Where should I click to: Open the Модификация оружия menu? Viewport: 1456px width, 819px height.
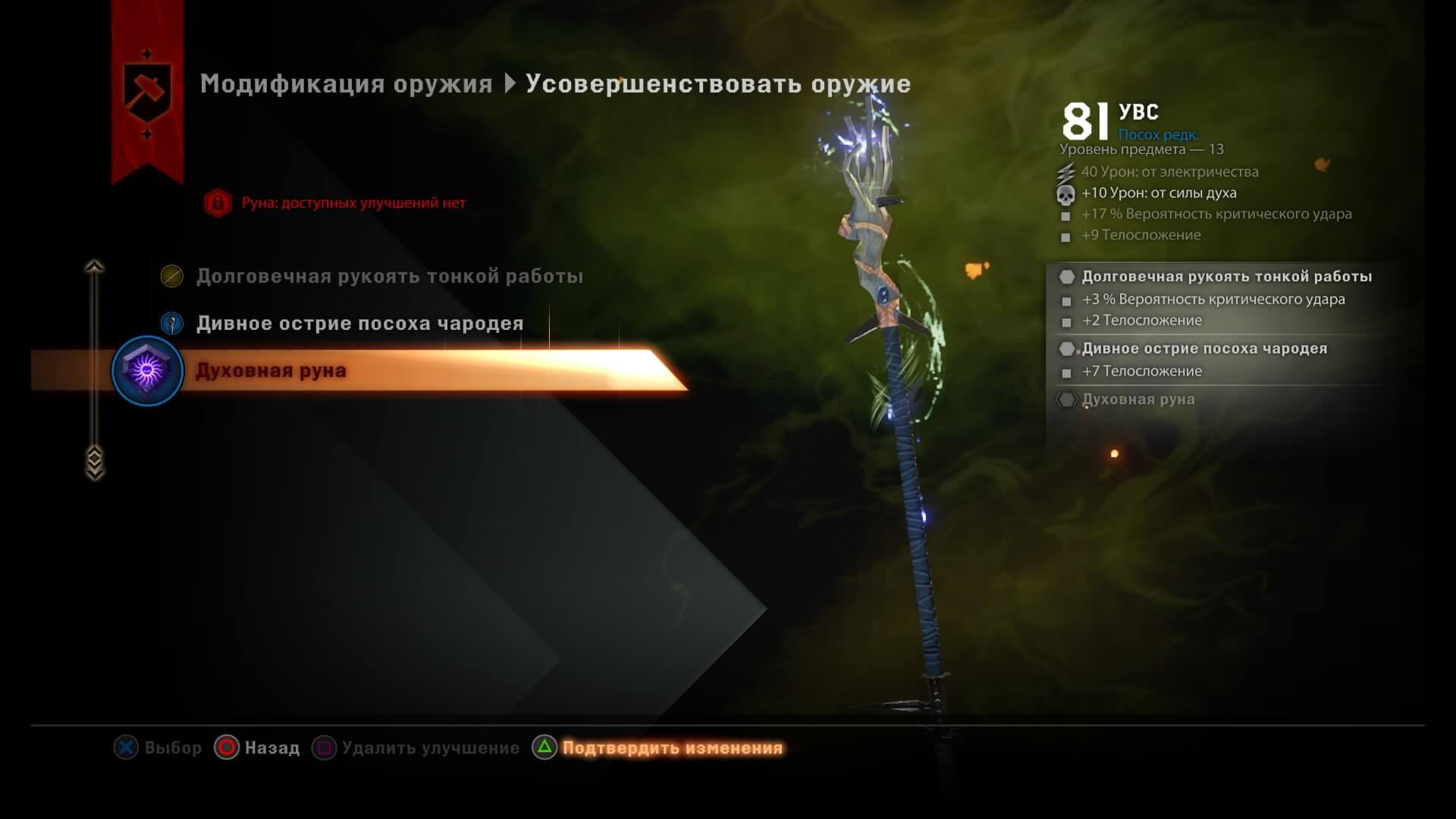point(345,84)
